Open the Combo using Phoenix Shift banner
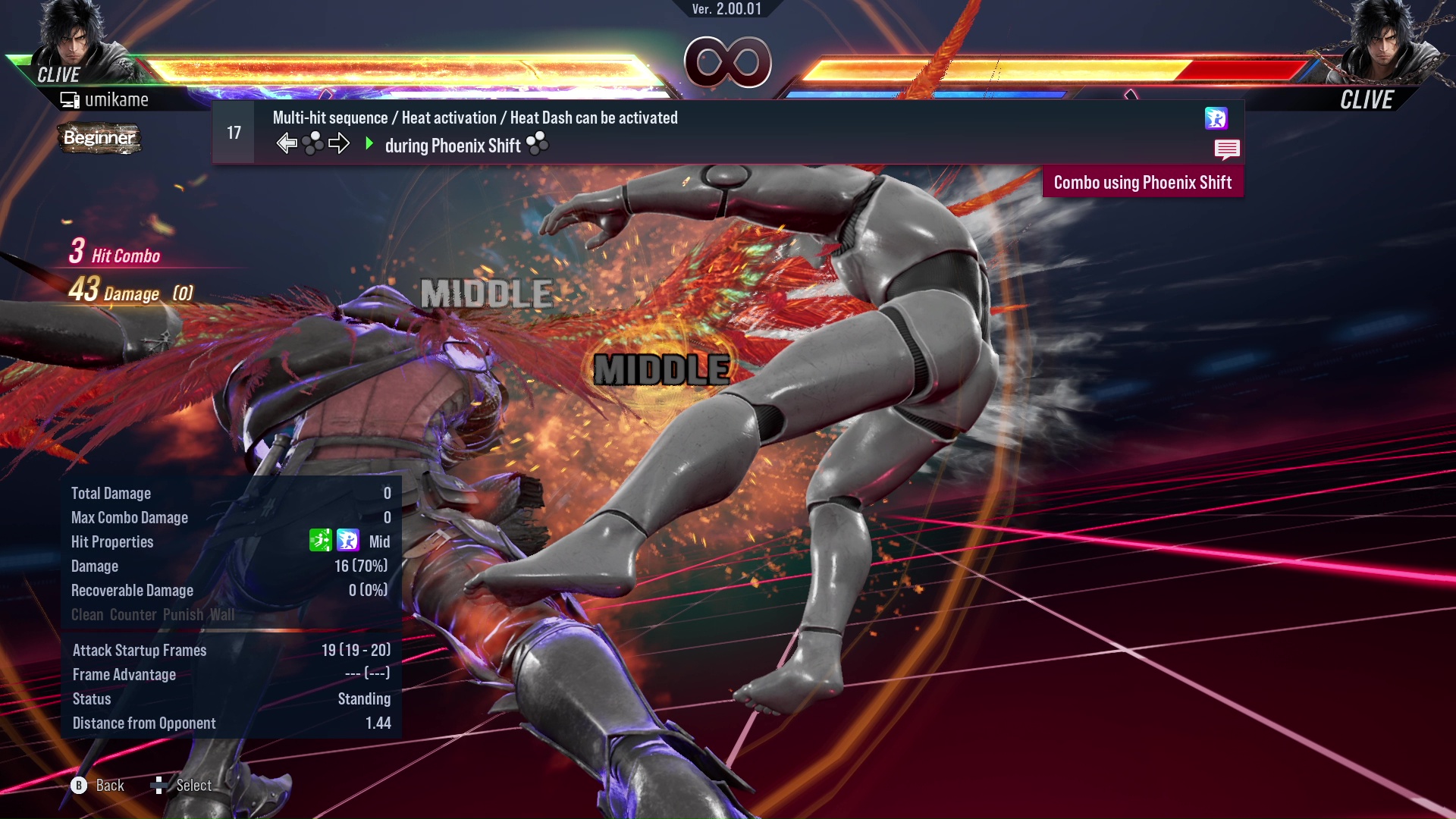Screen dimensions: 1456x819 click(x=1142, y=182)
